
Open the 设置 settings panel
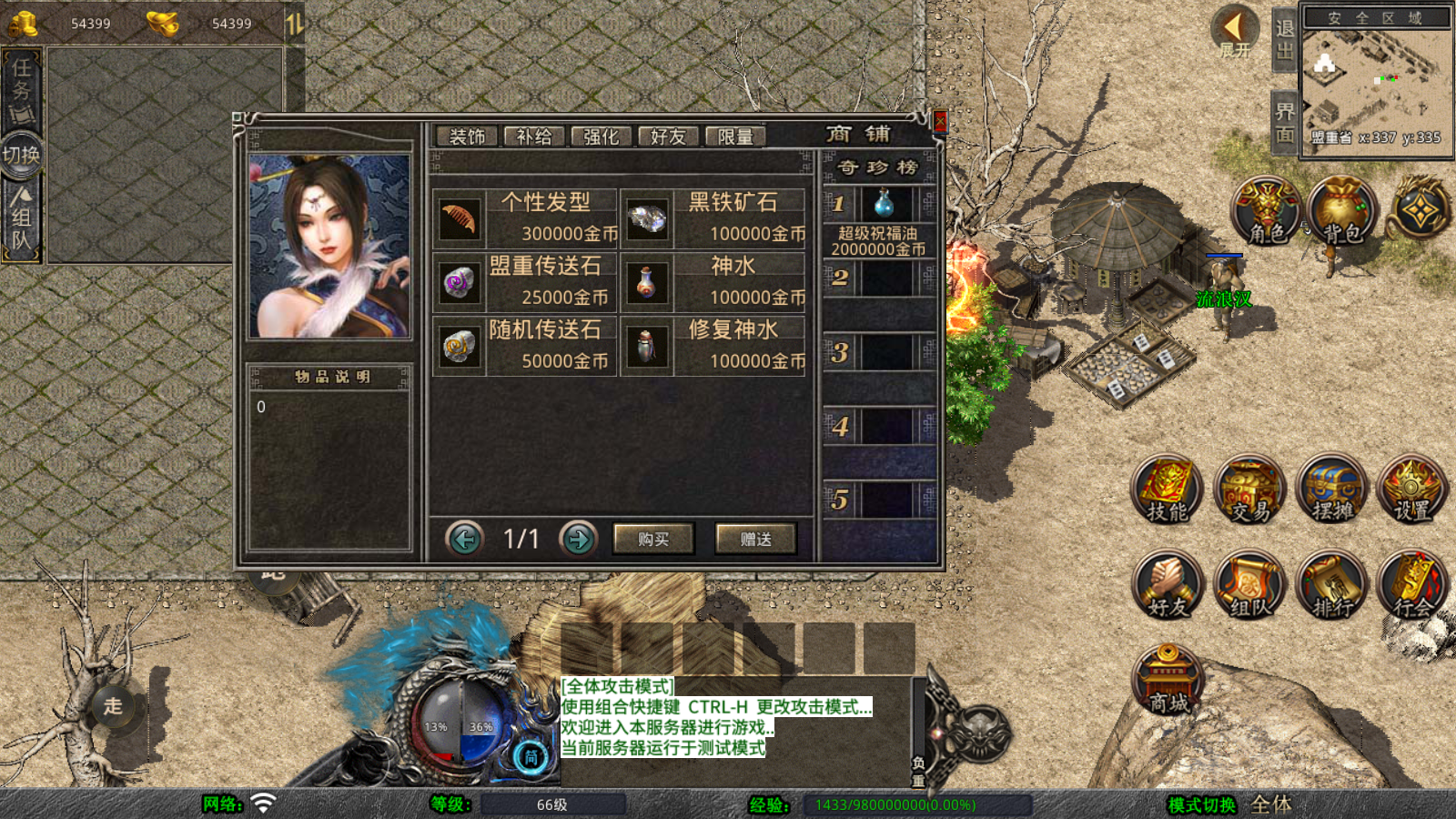pos(1413,491)
